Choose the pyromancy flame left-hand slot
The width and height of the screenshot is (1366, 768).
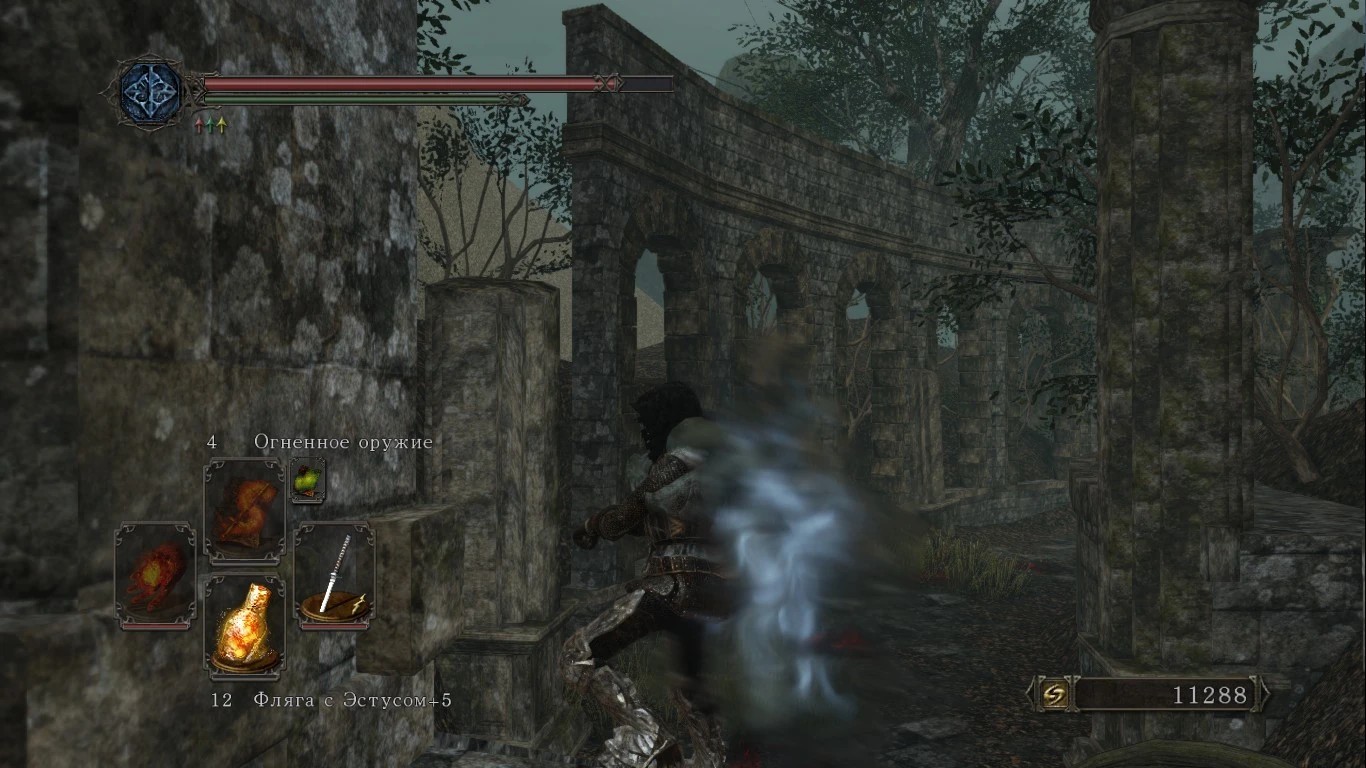click(155, 575)
